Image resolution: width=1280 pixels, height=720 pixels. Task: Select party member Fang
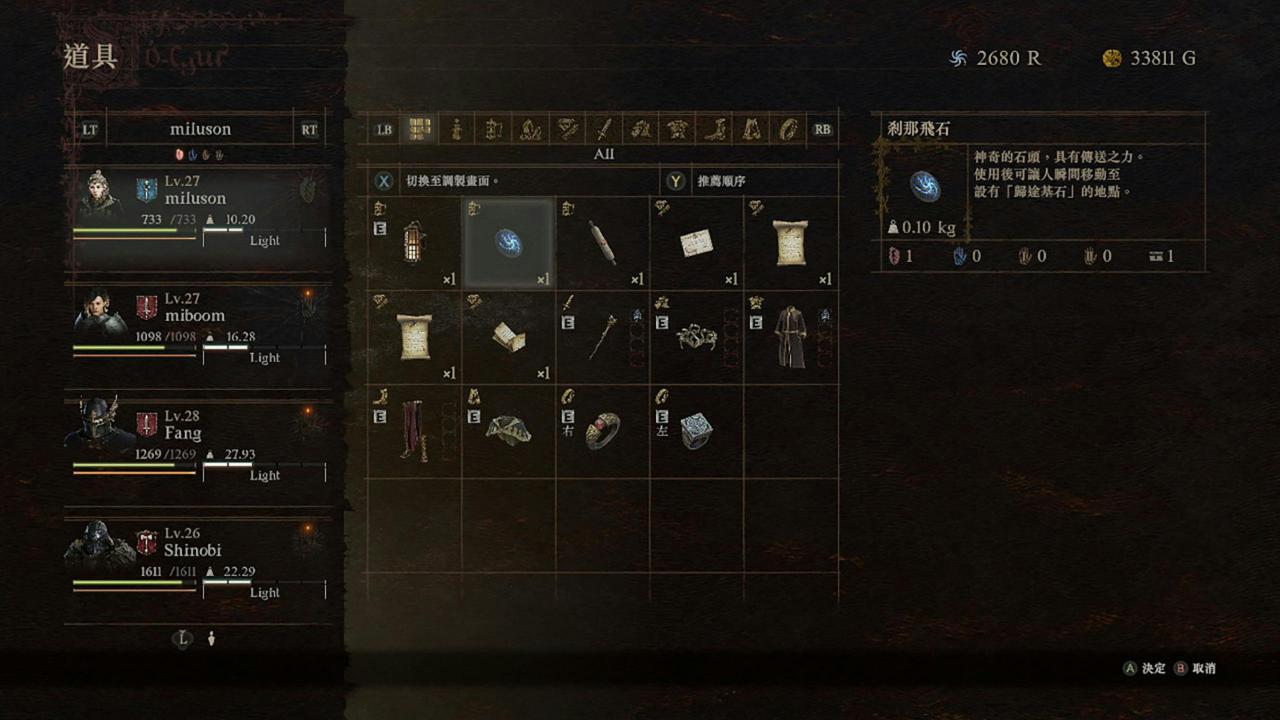198,443
